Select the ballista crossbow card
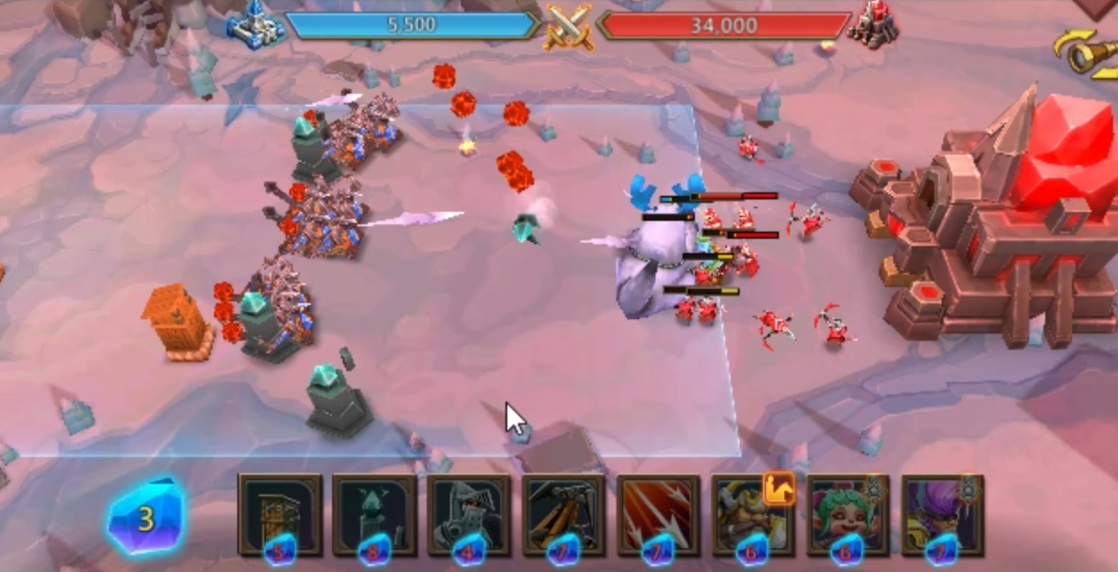Screen dimensions: 1118x572 coord(563,514)
